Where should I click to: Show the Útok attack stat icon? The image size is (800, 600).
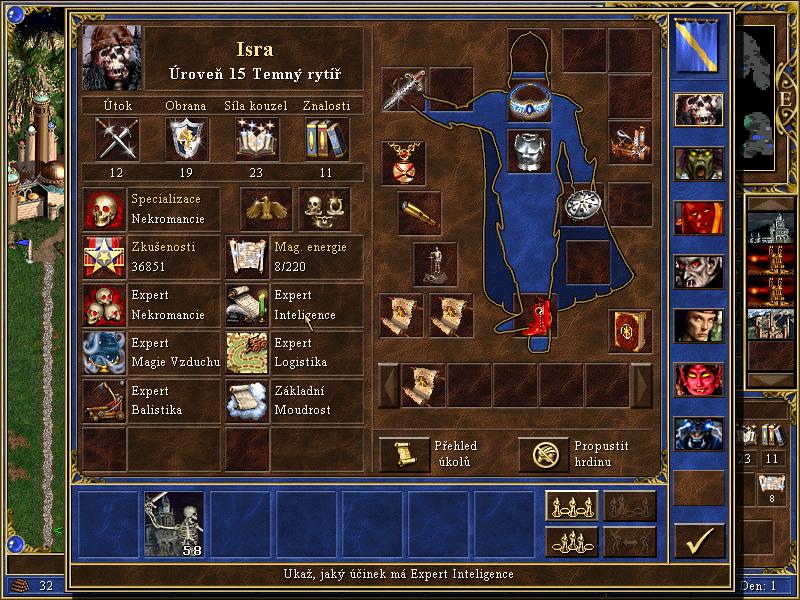coord(117,138)
